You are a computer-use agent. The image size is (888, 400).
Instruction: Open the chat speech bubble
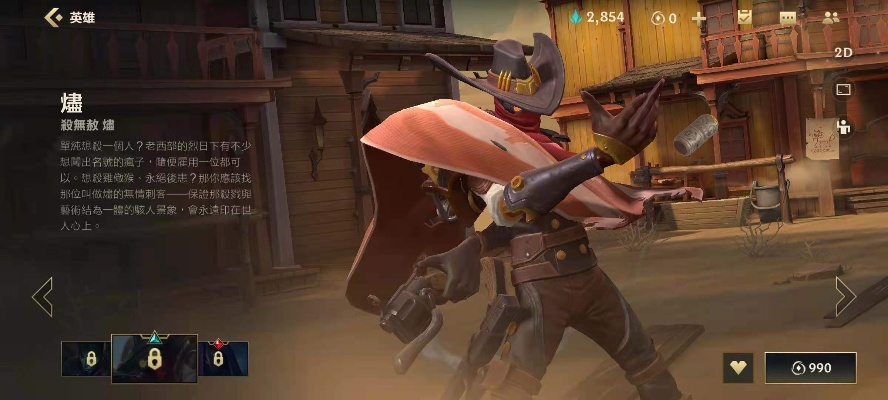[787, 18]
